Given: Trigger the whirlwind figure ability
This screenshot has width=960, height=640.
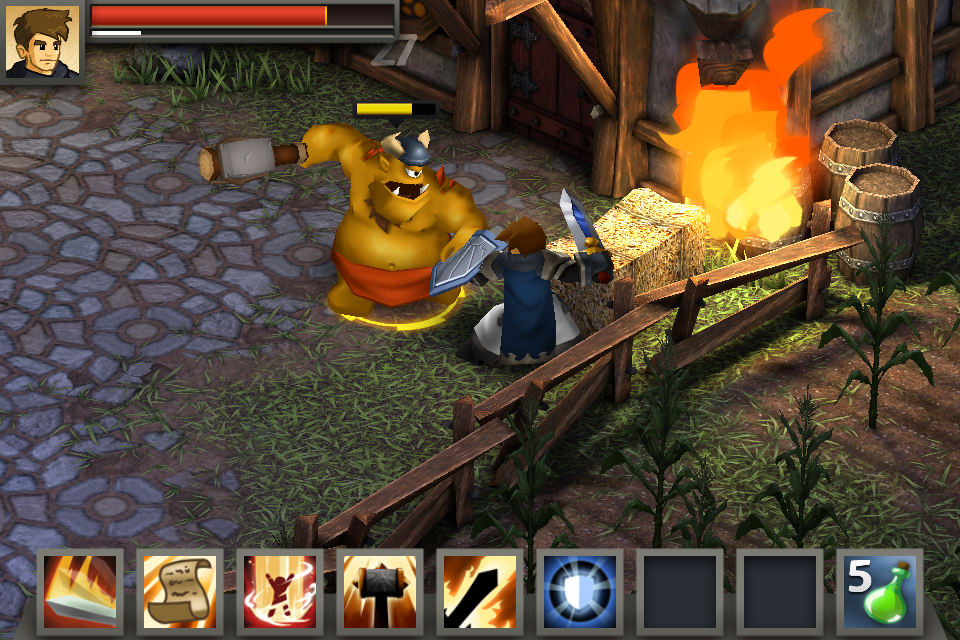Looking at the screenshot, I should click(281, 591).
